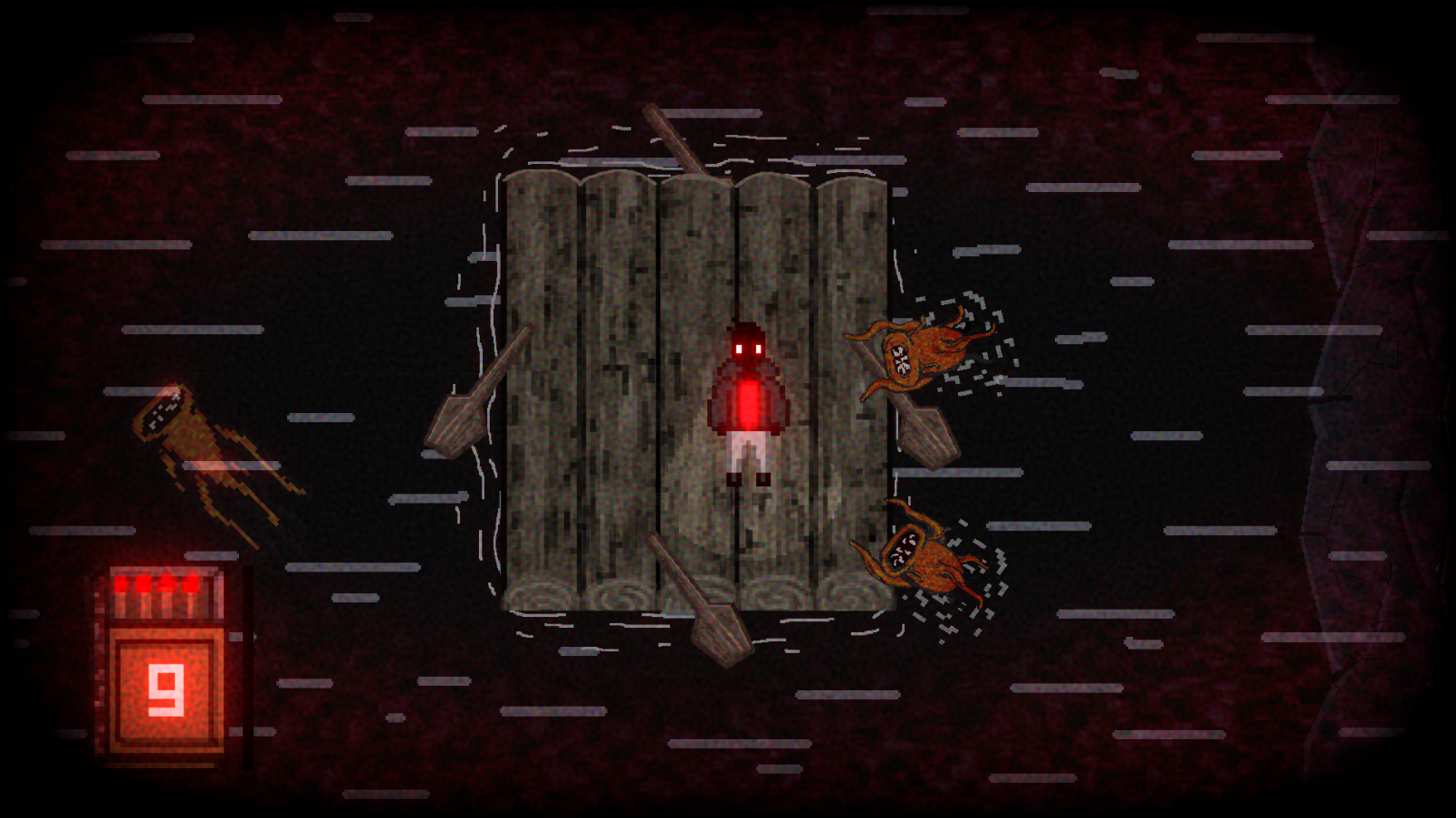Click the matchbox counter showing 9

point(166,690)
